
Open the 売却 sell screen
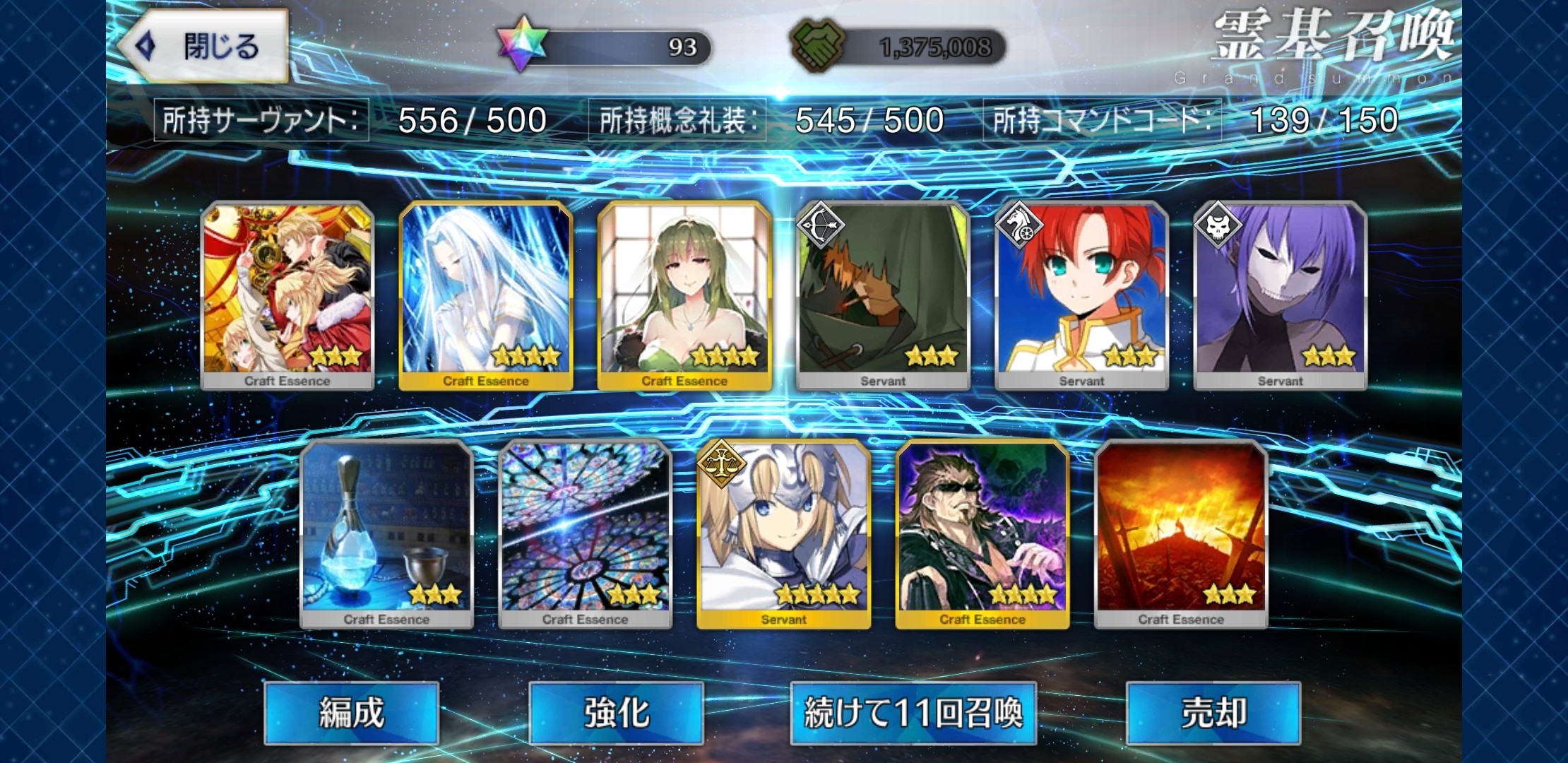(x=1213, y=712)
